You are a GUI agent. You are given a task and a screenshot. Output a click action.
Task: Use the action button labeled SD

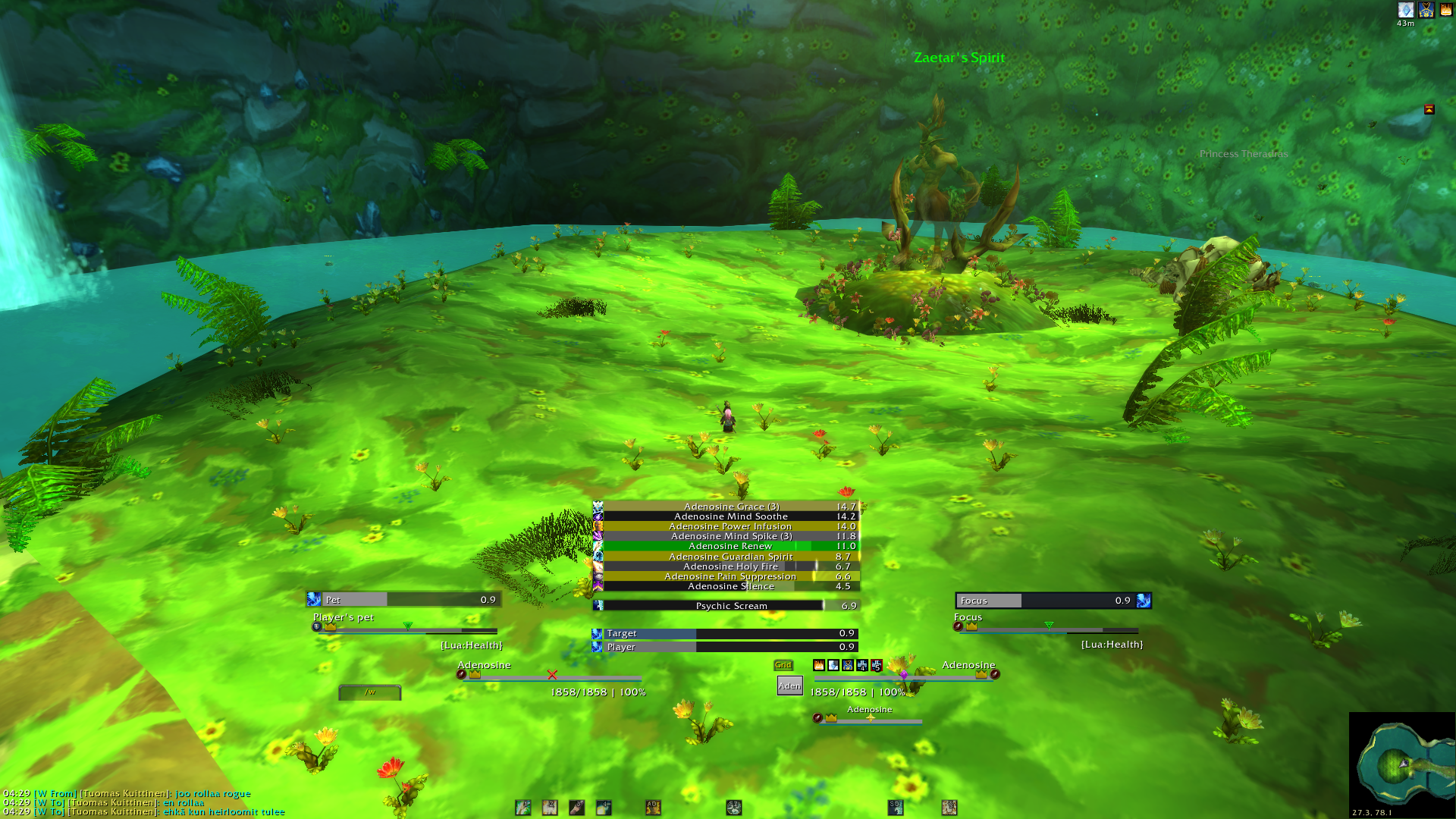pyautogui.click(x=896, y=808)
